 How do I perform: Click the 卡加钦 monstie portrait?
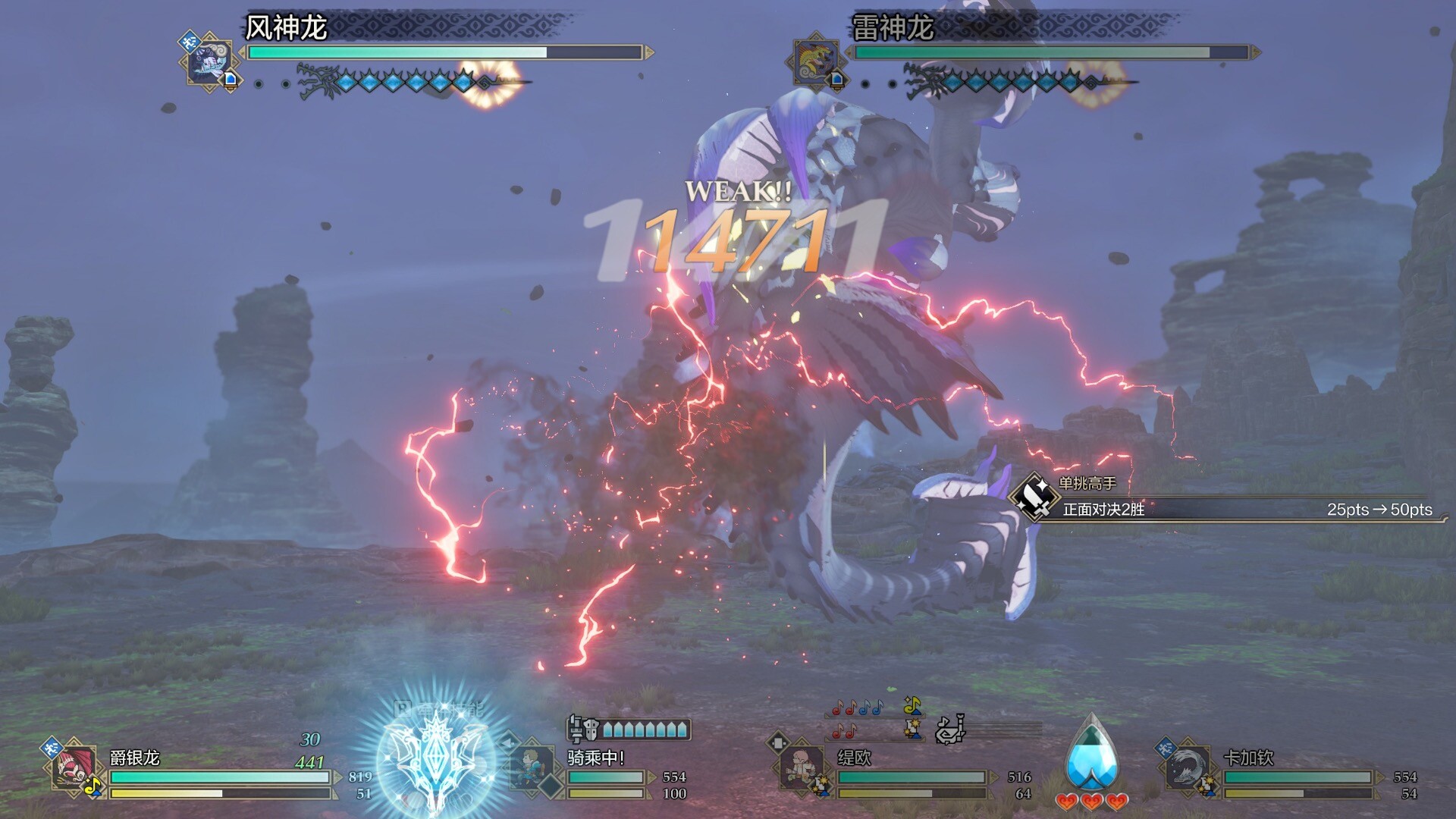click(x=1188, y=767)
